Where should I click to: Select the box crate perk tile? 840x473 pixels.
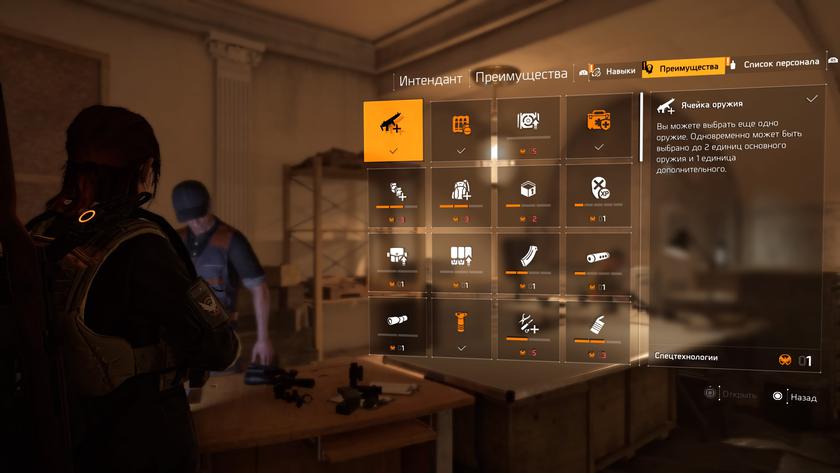coord(529,195)
